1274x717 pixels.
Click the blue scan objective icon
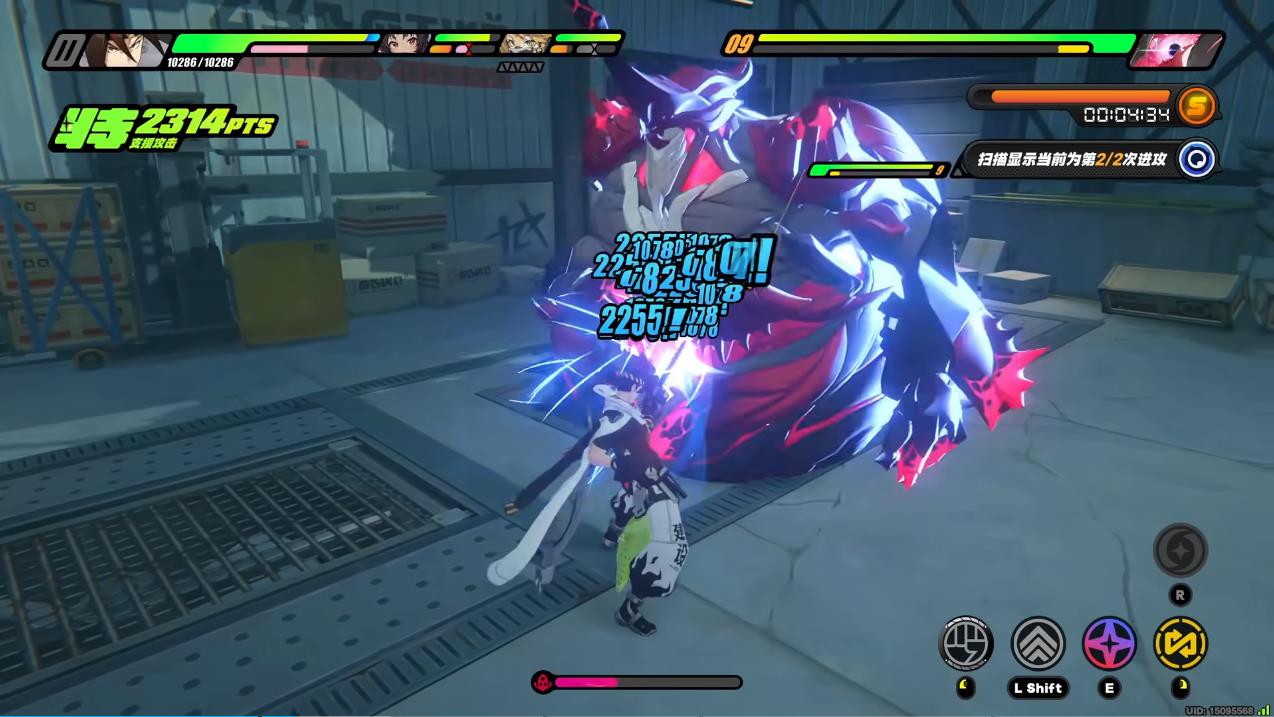pos(1196,159)
